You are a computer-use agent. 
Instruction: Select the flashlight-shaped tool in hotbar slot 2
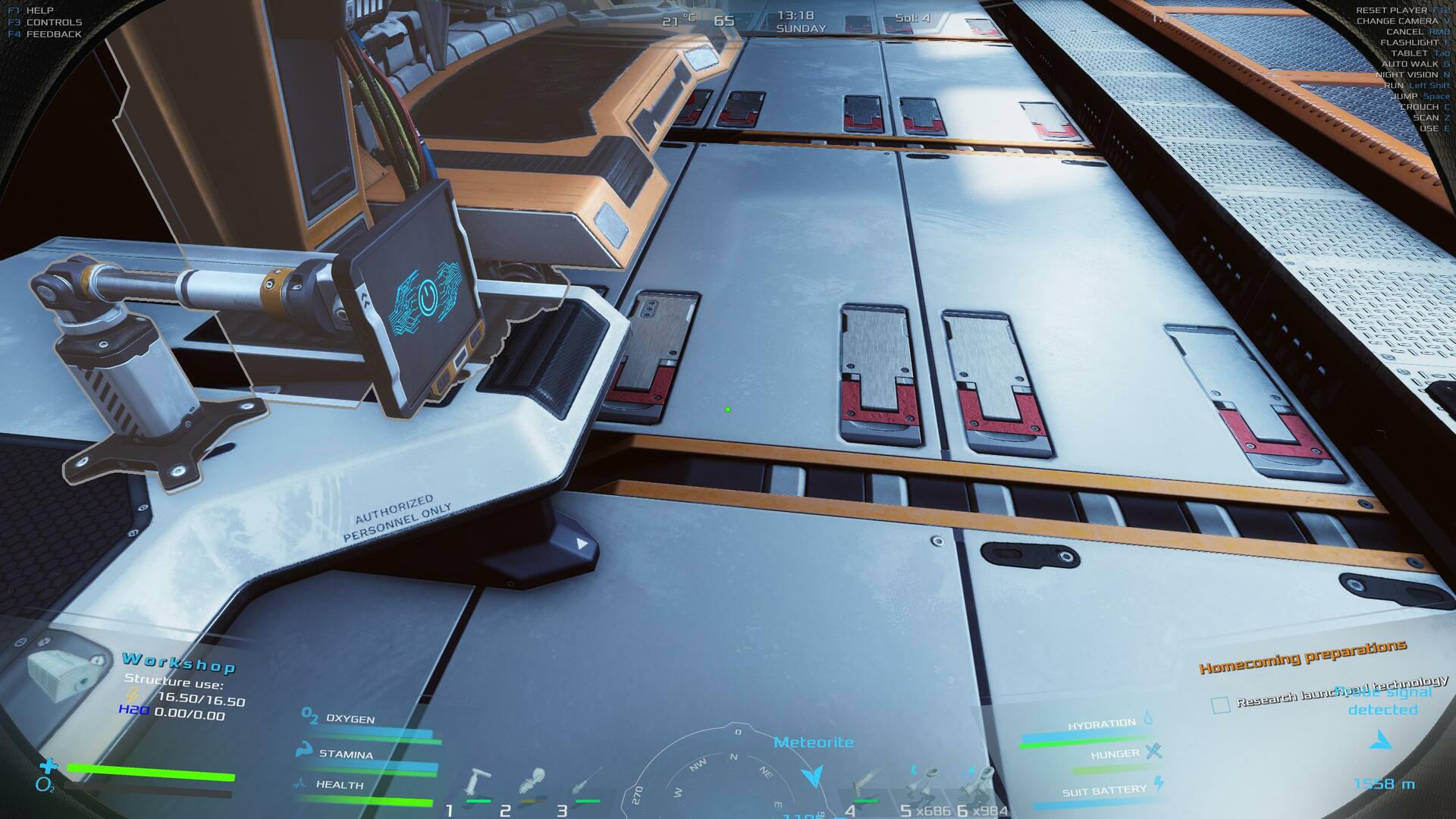tap(531, 782)
